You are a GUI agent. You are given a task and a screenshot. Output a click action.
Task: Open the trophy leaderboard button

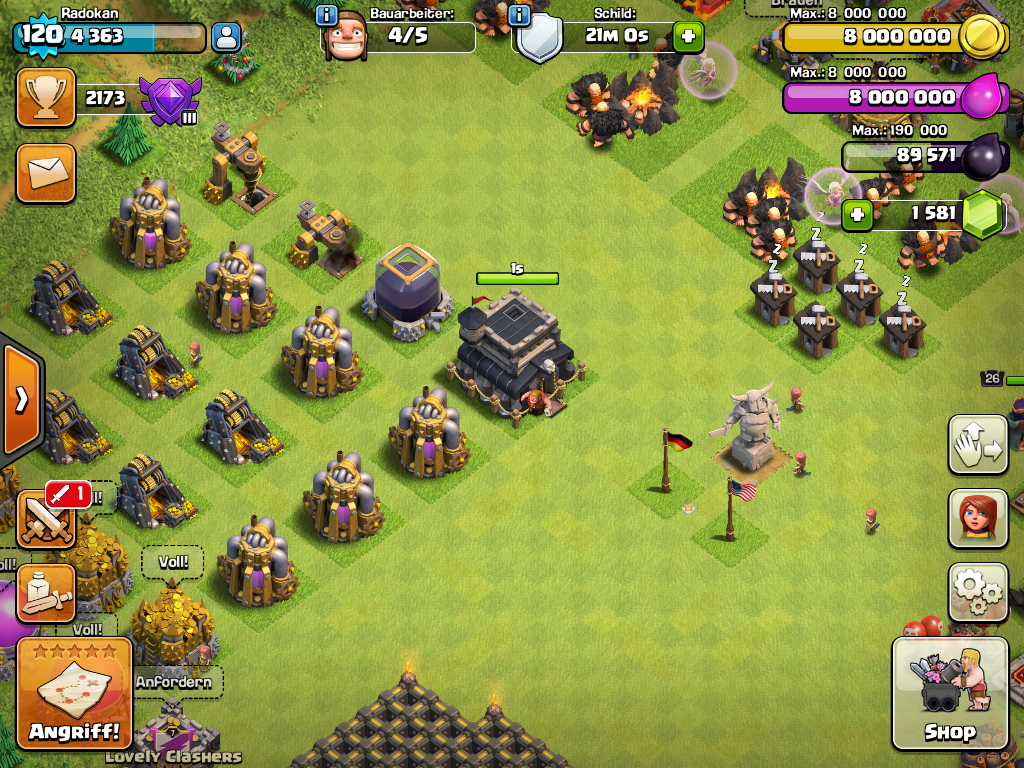[x=46, y=97]
